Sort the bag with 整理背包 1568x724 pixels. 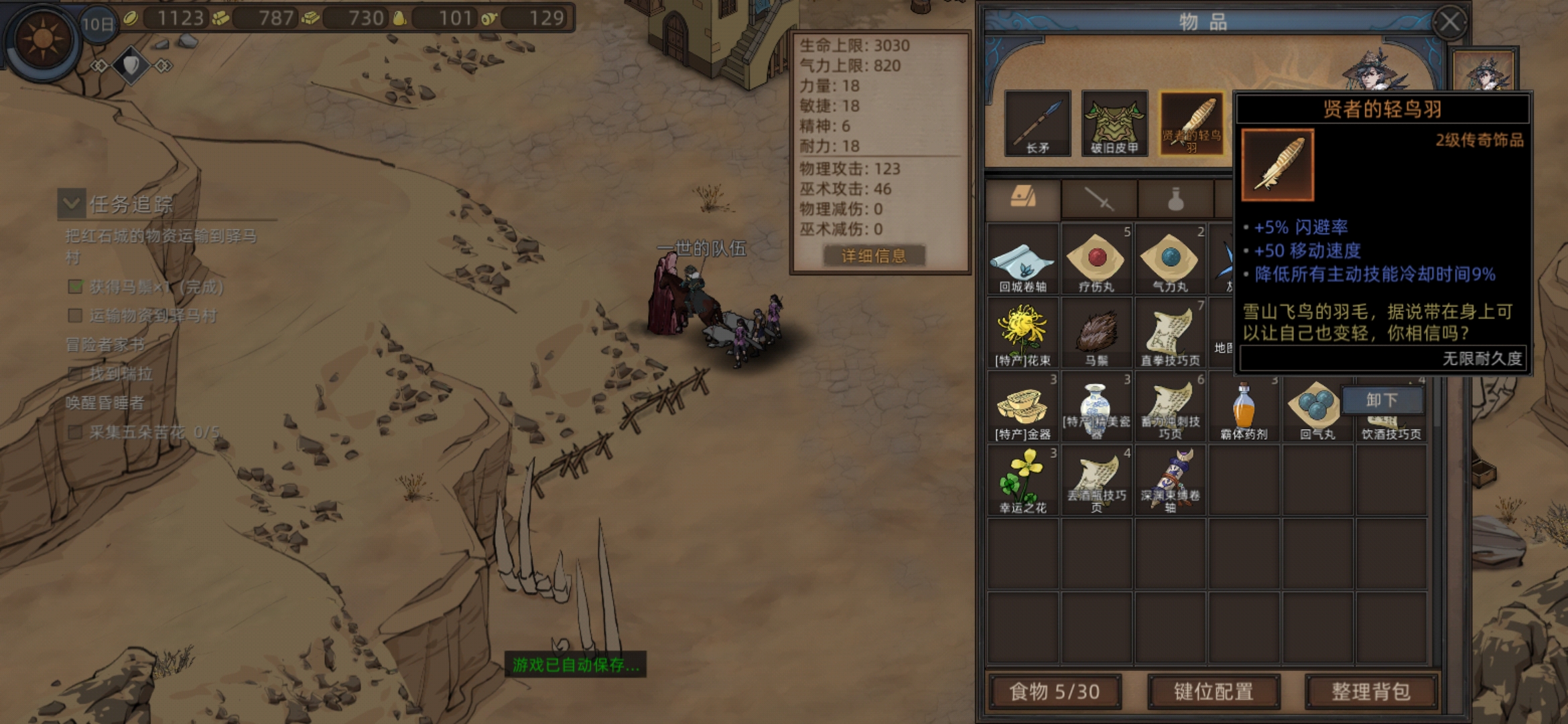1370,691
